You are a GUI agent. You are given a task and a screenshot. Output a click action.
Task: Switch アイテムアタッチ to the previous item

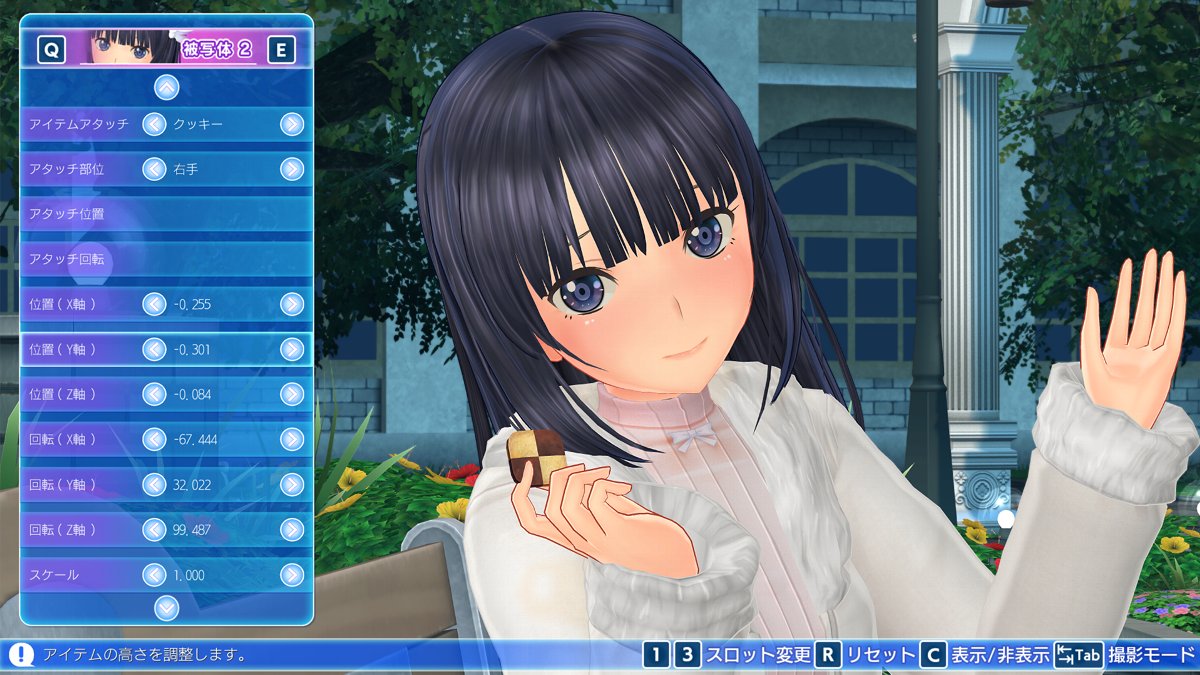pyautogui.click(x=154, y=124)
